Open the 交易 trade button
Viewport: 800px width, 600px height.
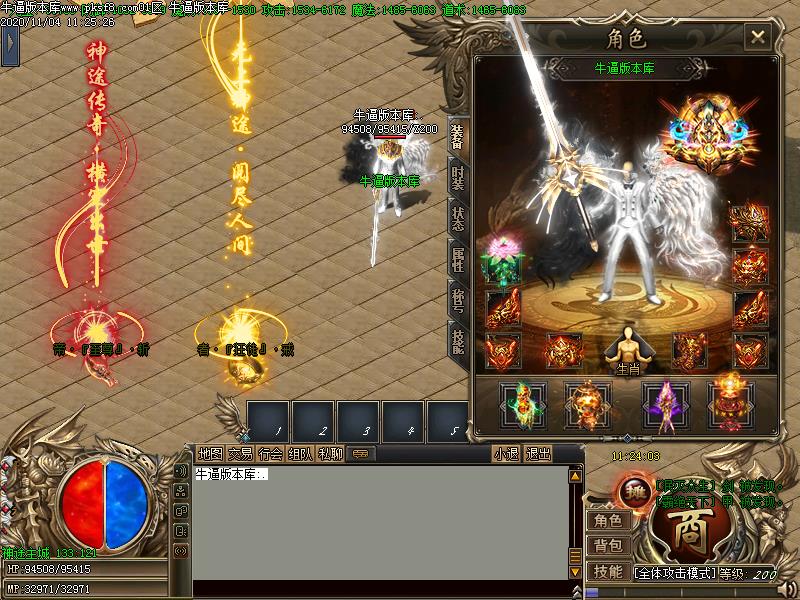coord(240,453)
